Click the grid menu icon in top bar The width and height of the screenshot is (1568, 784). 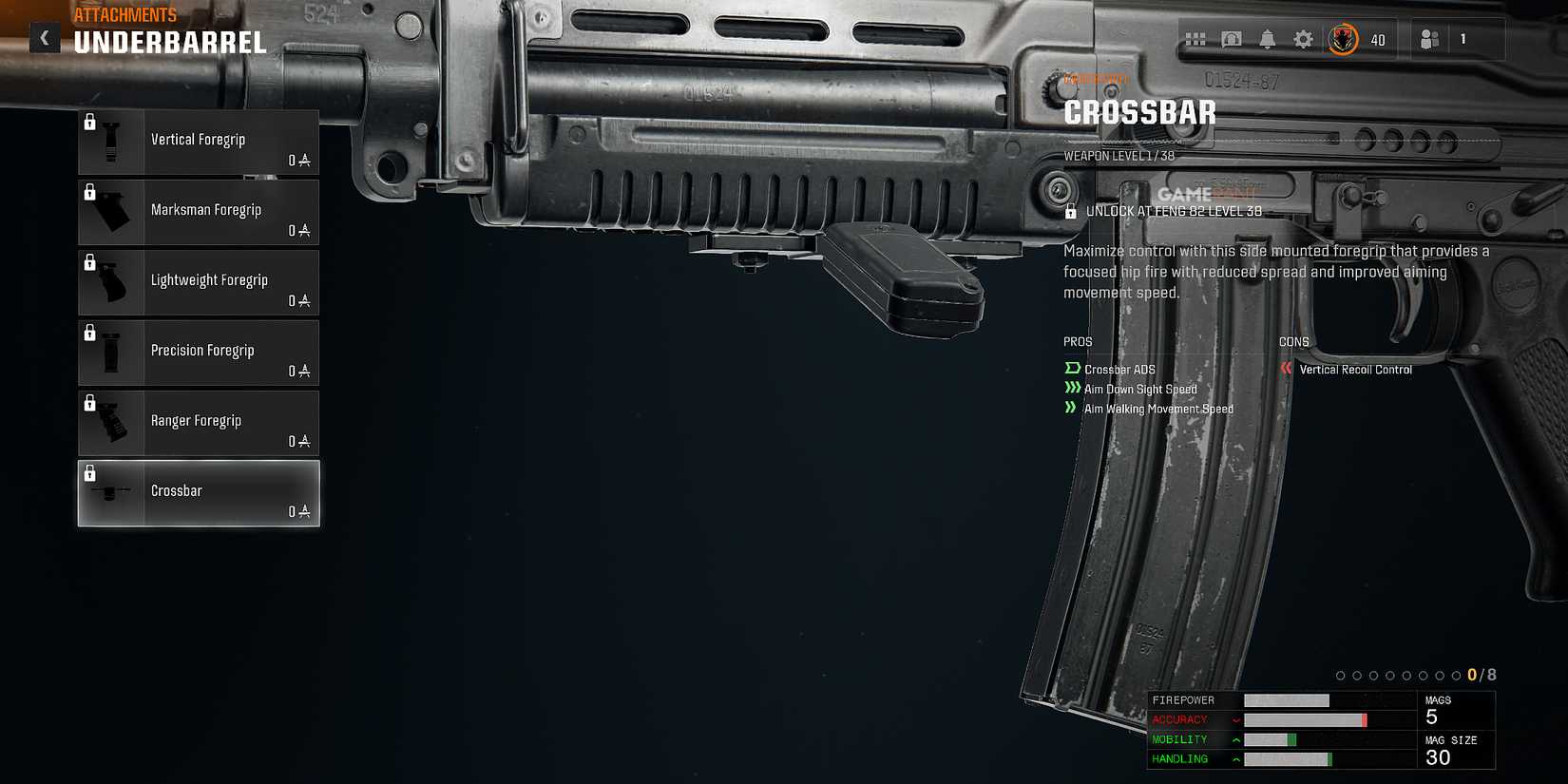1195,38
